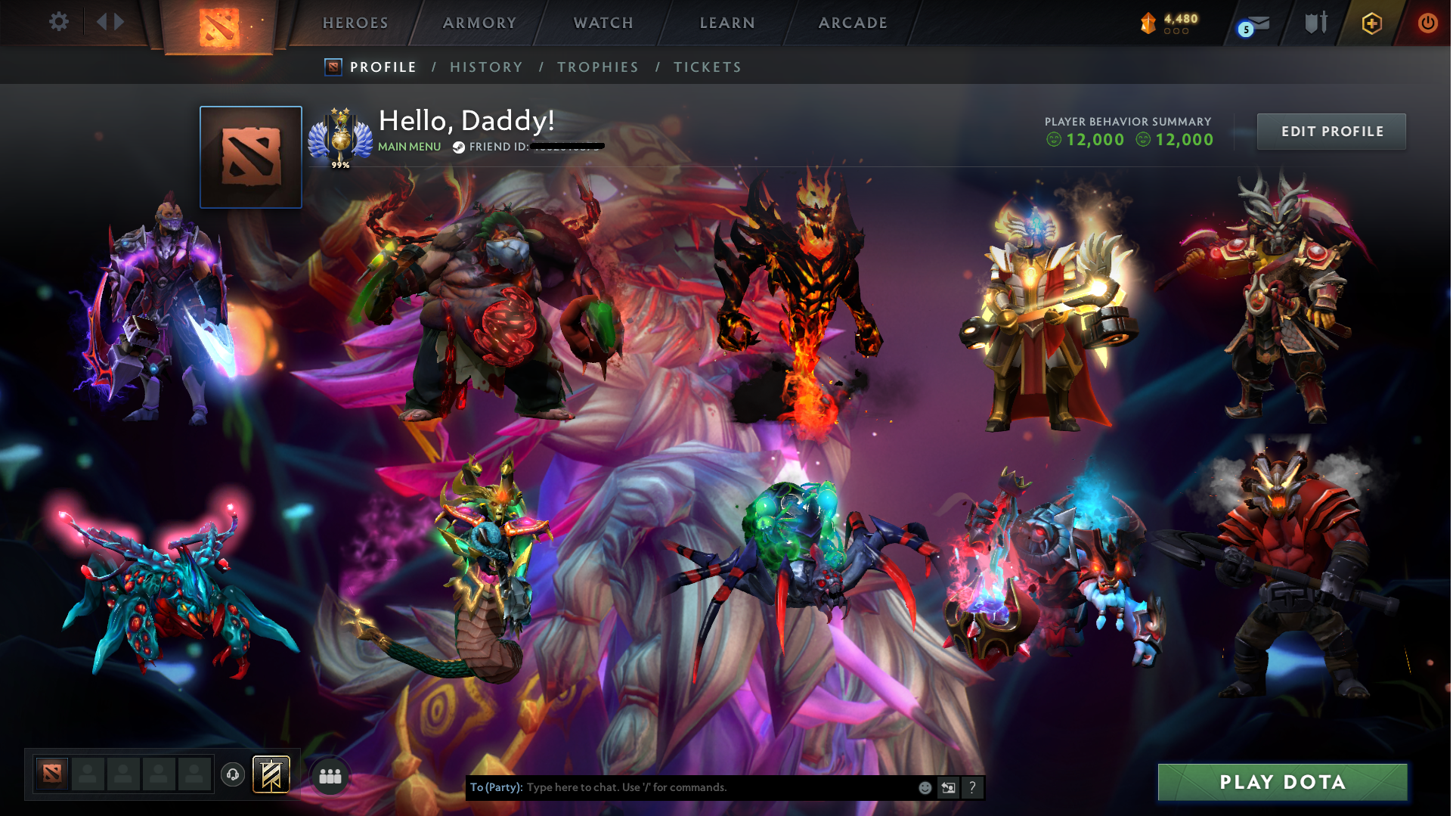The image size is (1456, 816).
Task: Click the PLAY DOTA button
Action: click(x=1283, y=782)
